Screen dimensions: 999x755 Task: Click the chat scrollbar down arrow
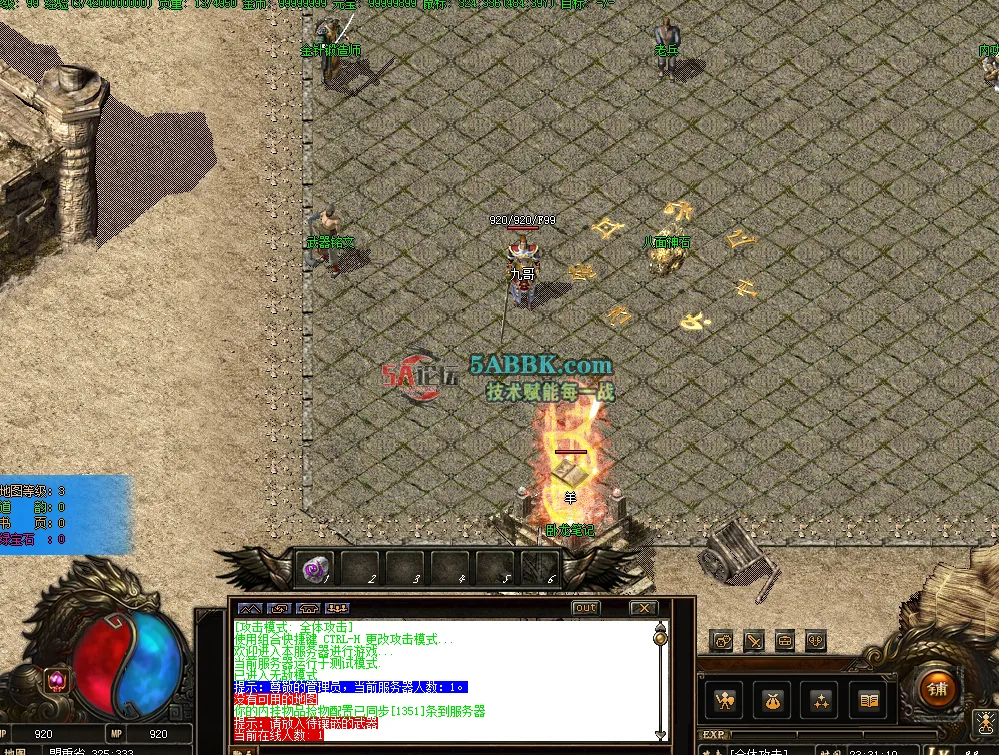pyautogui.click(x=659, y=735)
